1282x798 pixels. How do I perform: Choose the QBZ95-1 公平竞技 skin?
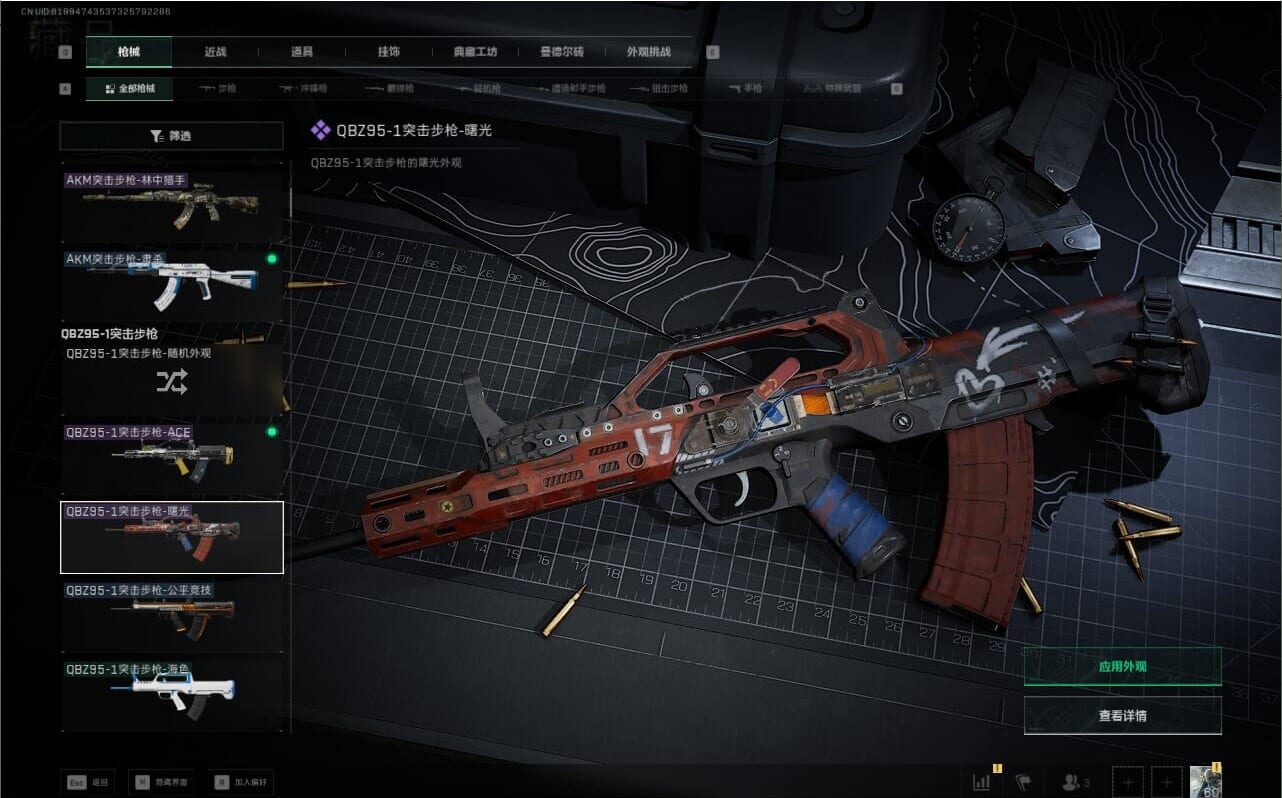(x=172, y=616)
